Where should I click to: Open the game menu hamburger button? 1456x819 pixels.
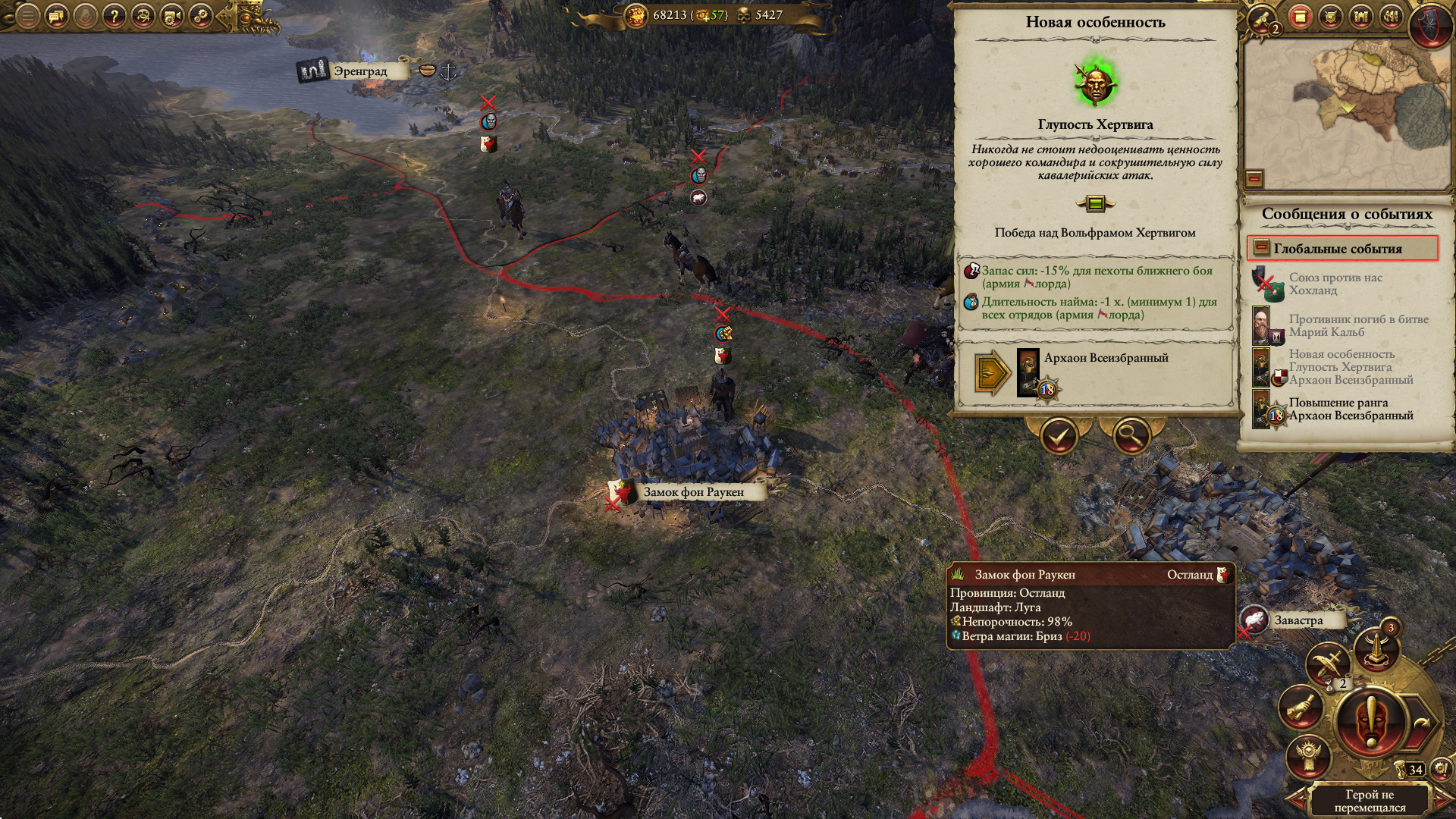tap(27, 15)
